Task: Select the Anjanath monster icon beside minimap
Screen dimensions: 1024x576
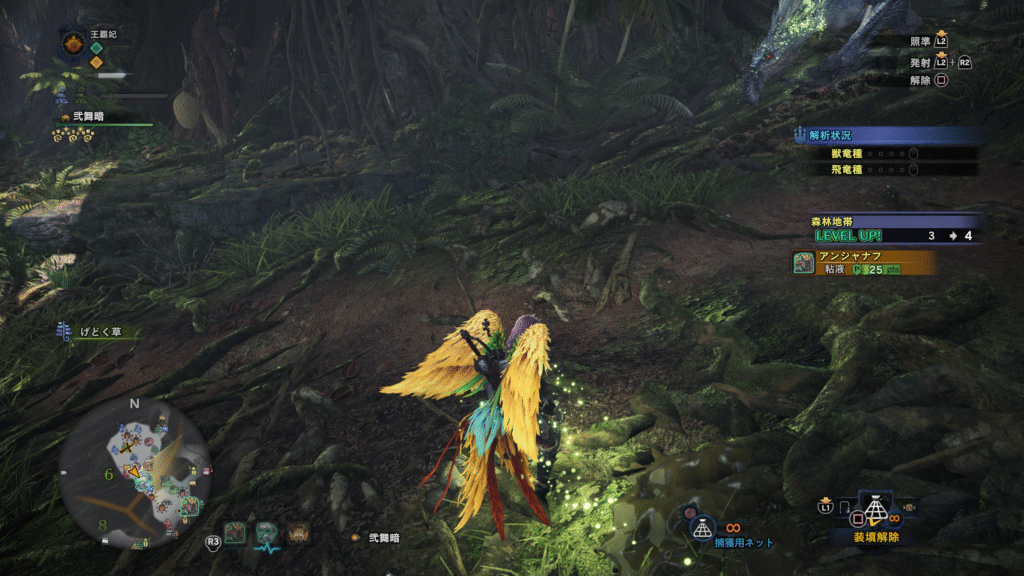Action: click(235, 532)
